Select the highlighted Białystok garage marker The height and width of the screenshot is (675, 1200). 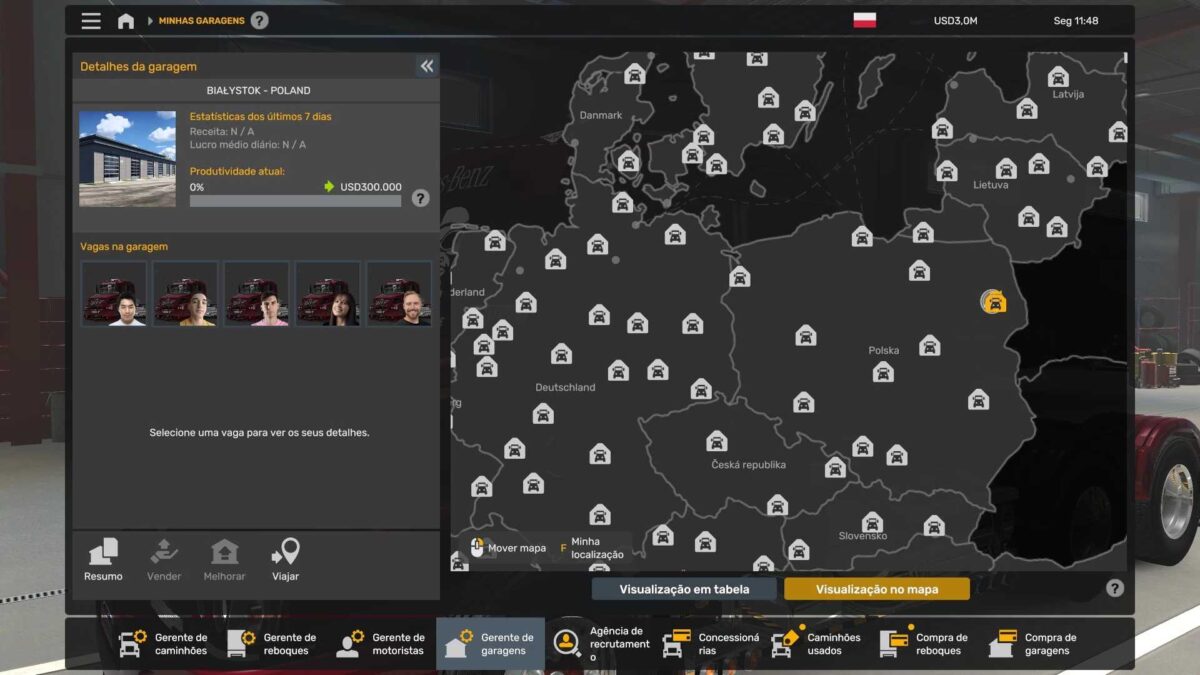pos(993,301)
